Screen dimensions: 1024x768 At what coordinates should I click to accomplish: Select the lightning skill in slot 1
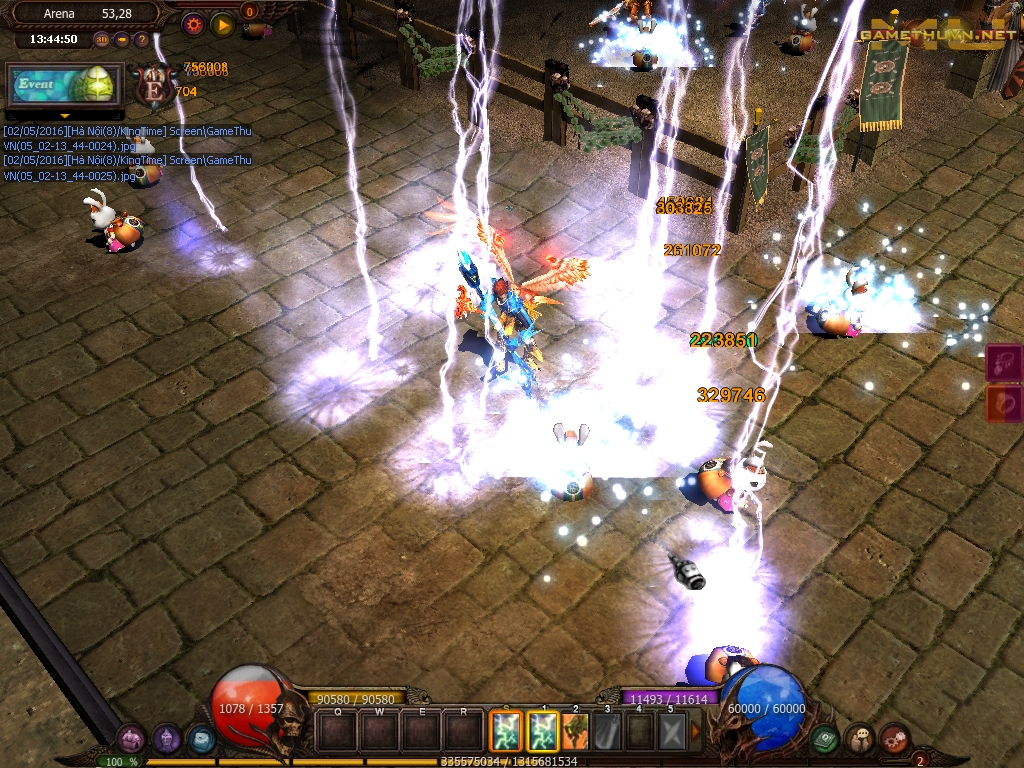click(x=543, y=731)
